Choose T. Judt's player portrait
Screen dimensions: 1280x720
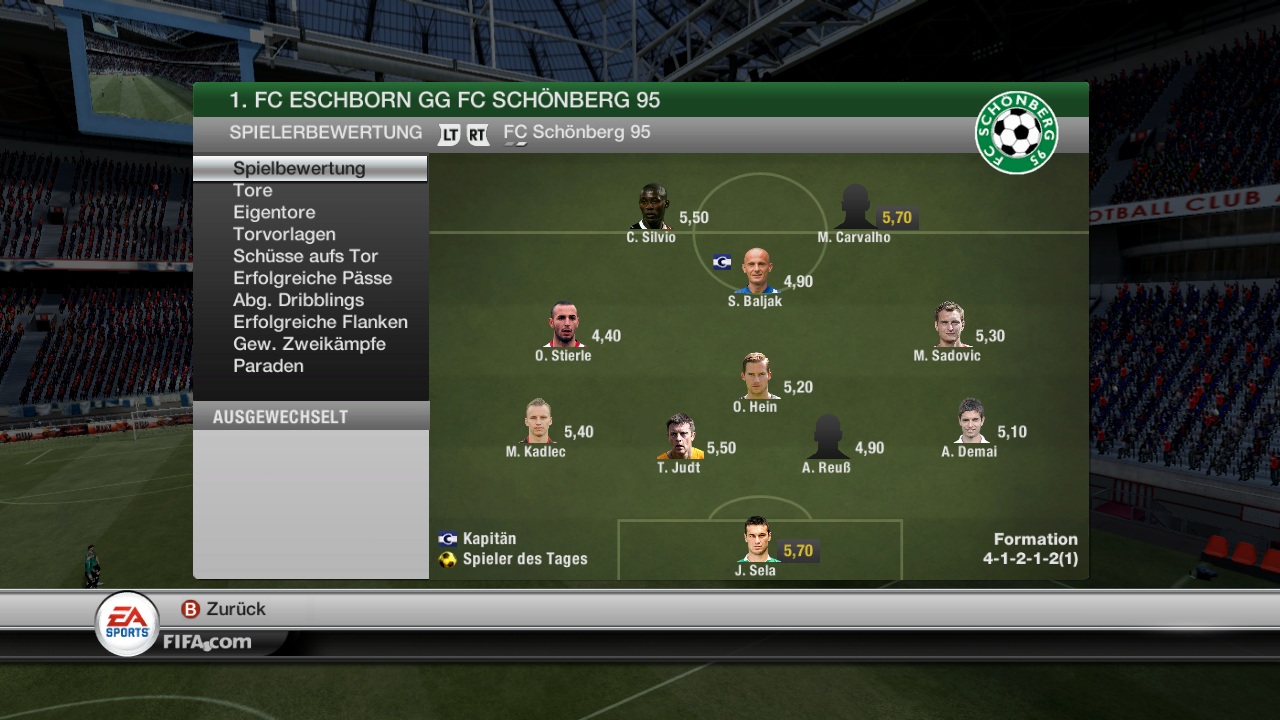click(680, 438)
